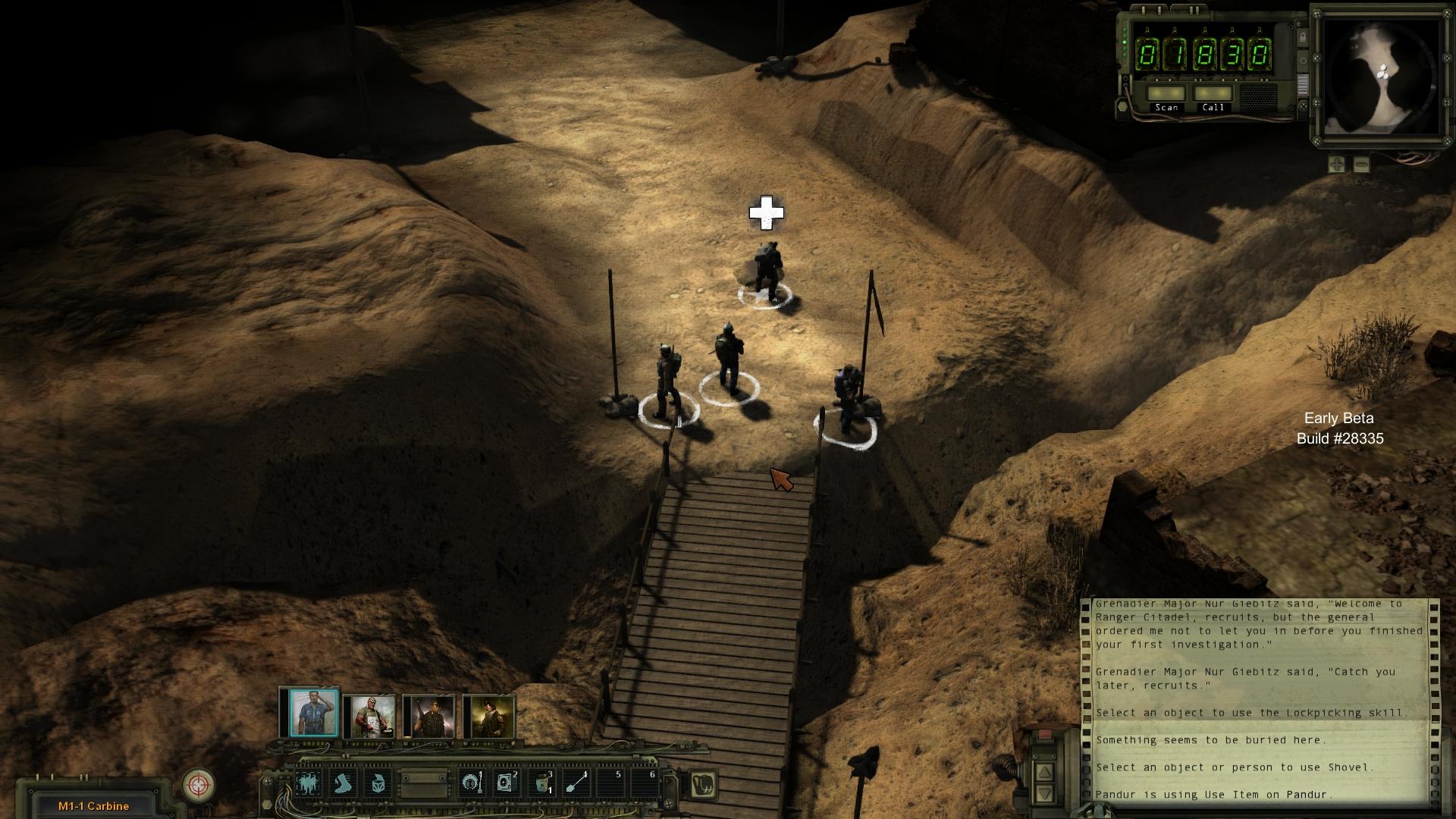
Task: Choose the rifle-wielding soldier portrait
Action: [431, 716]
